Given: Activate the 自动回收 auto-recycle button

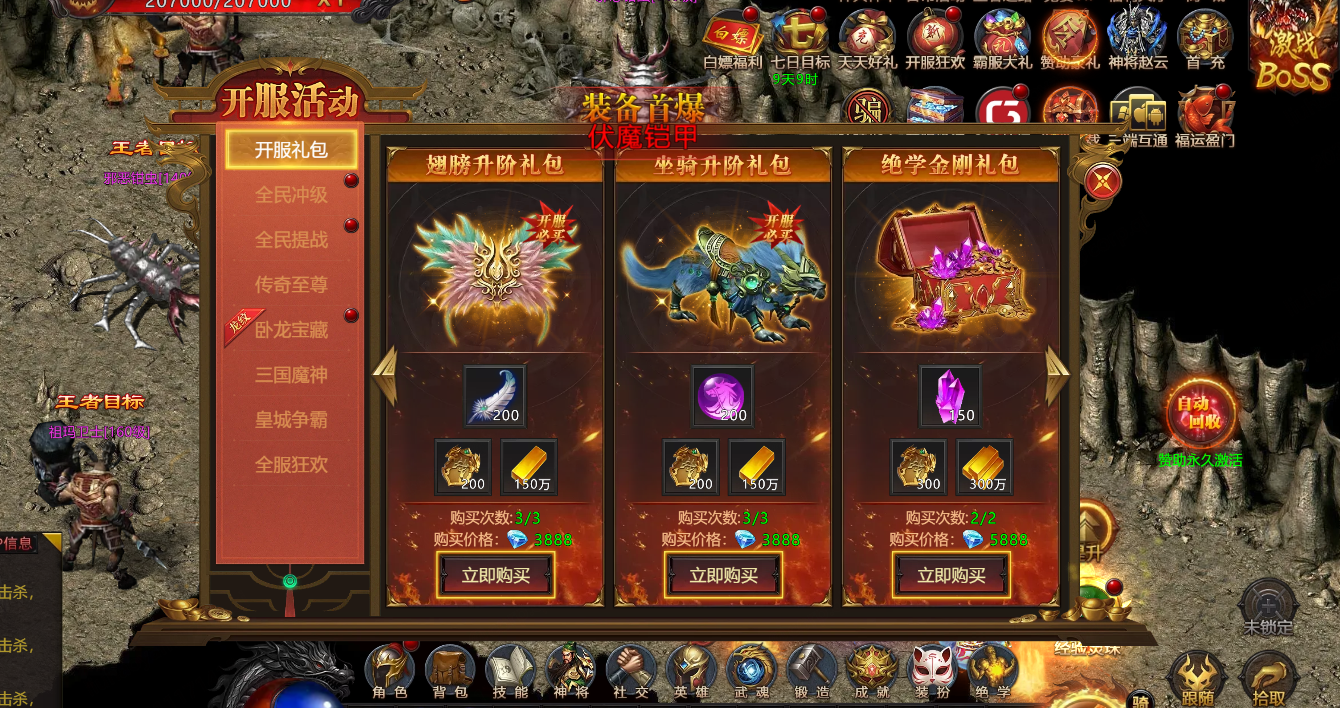Looking at the screenshot, I should point(1199,412).
